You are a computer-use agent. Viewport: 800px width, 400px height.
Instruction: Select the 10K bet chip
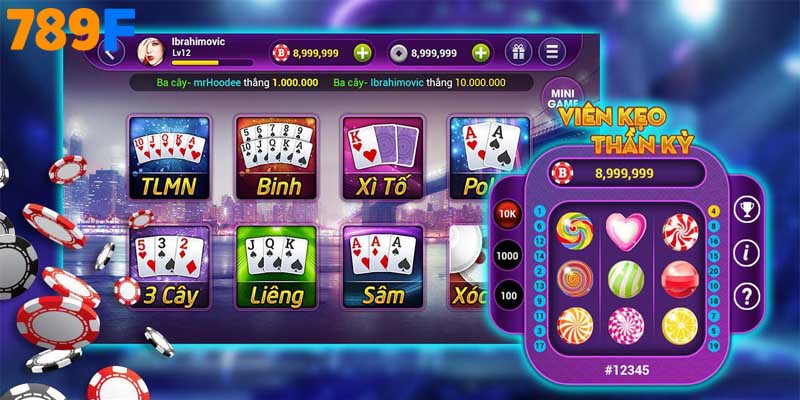pyautogui.click(x=508, y=213)
